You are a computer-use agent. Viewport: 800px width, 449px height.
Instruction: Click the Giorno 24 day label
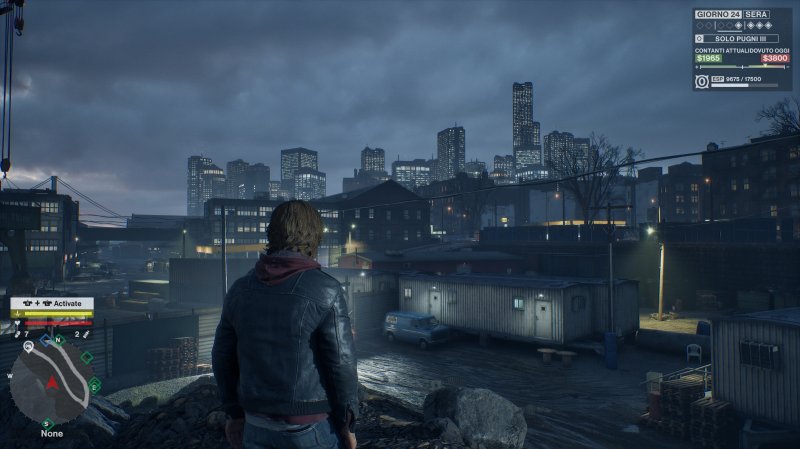click(718, 14)
